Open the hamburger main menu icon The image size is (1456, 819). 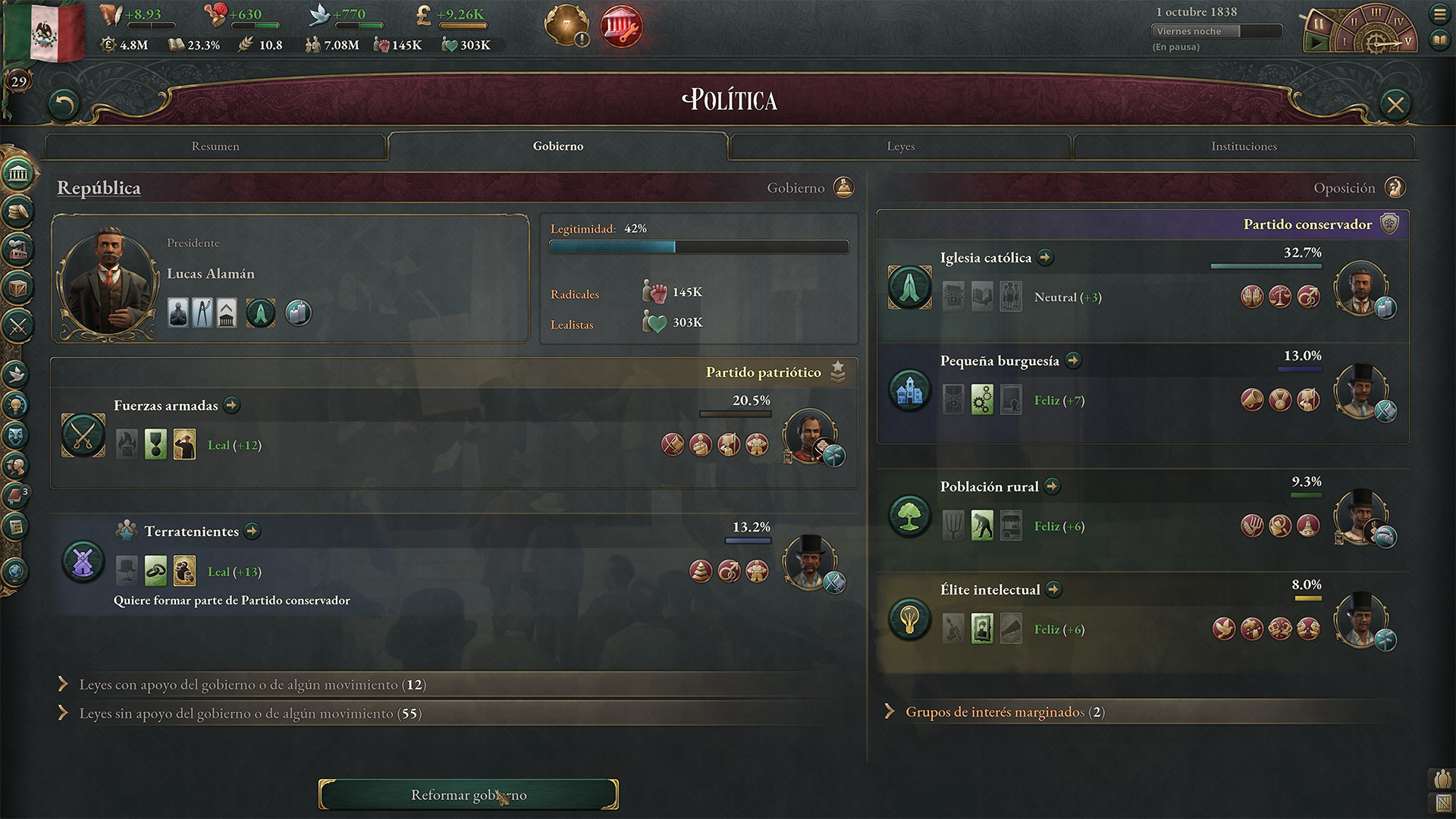click(x=1439, y=14)
